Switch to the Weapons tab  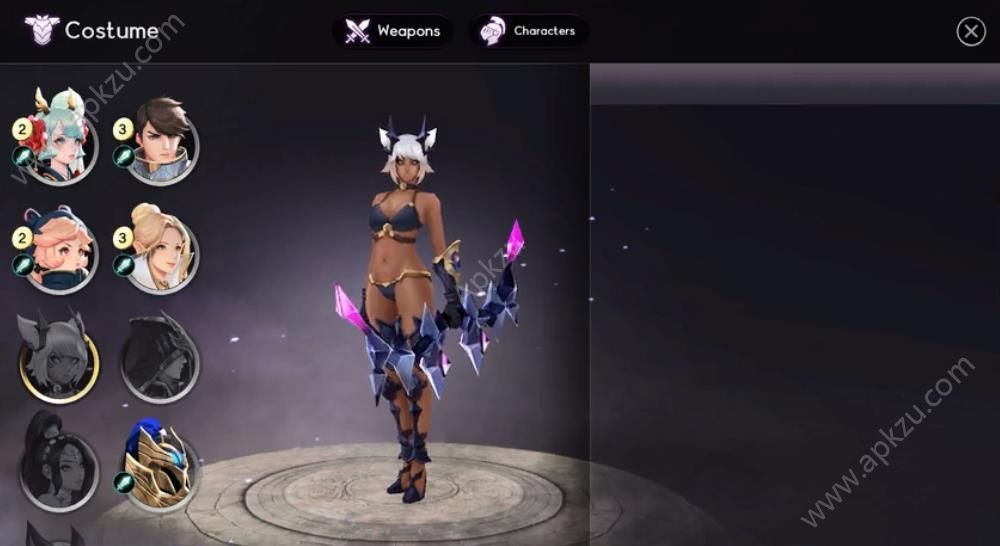(392, 31)
